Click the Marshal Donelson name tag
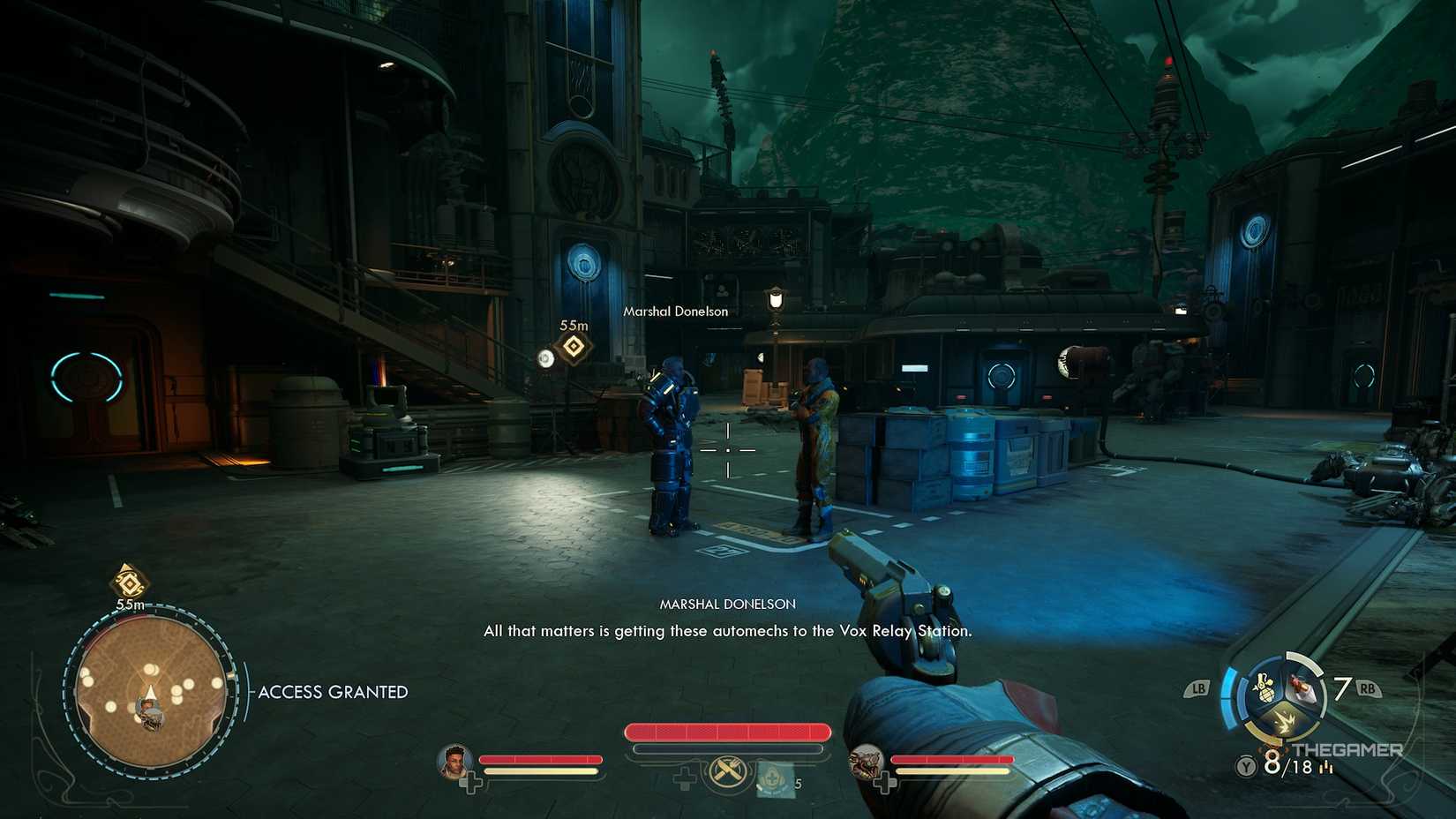The height and width of the screenshot is (819, 1456). coord(675,311)
